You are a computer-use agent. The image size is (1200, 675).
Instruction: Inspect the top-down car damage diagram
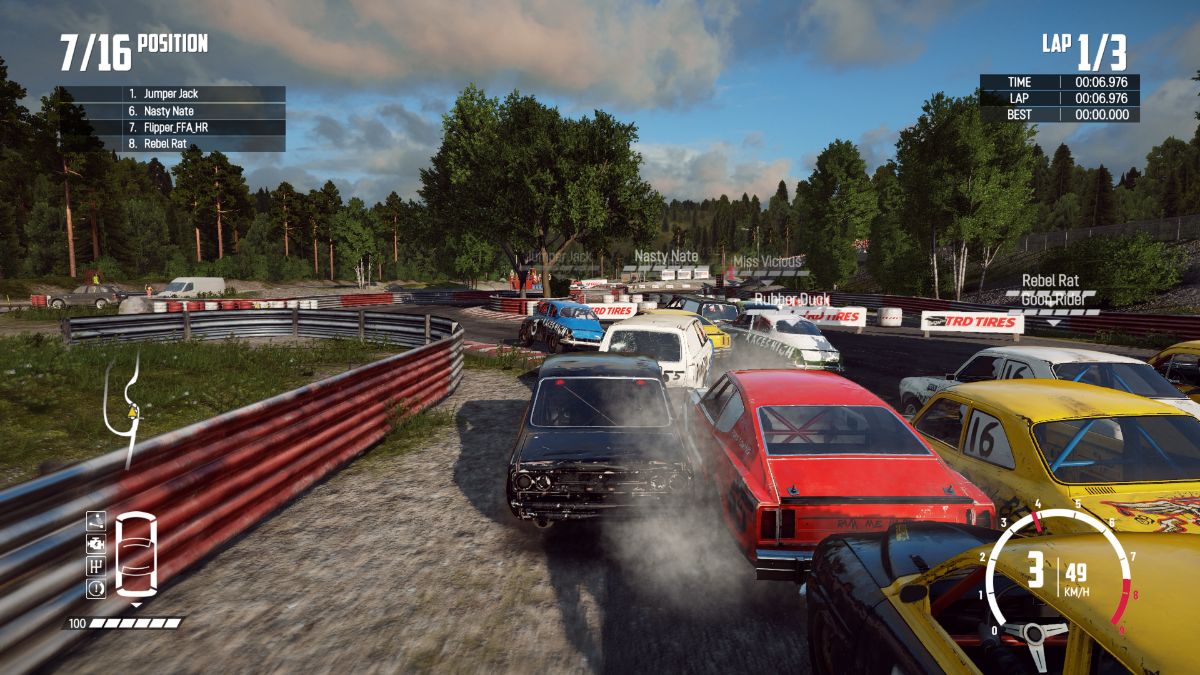click(136, 554)
